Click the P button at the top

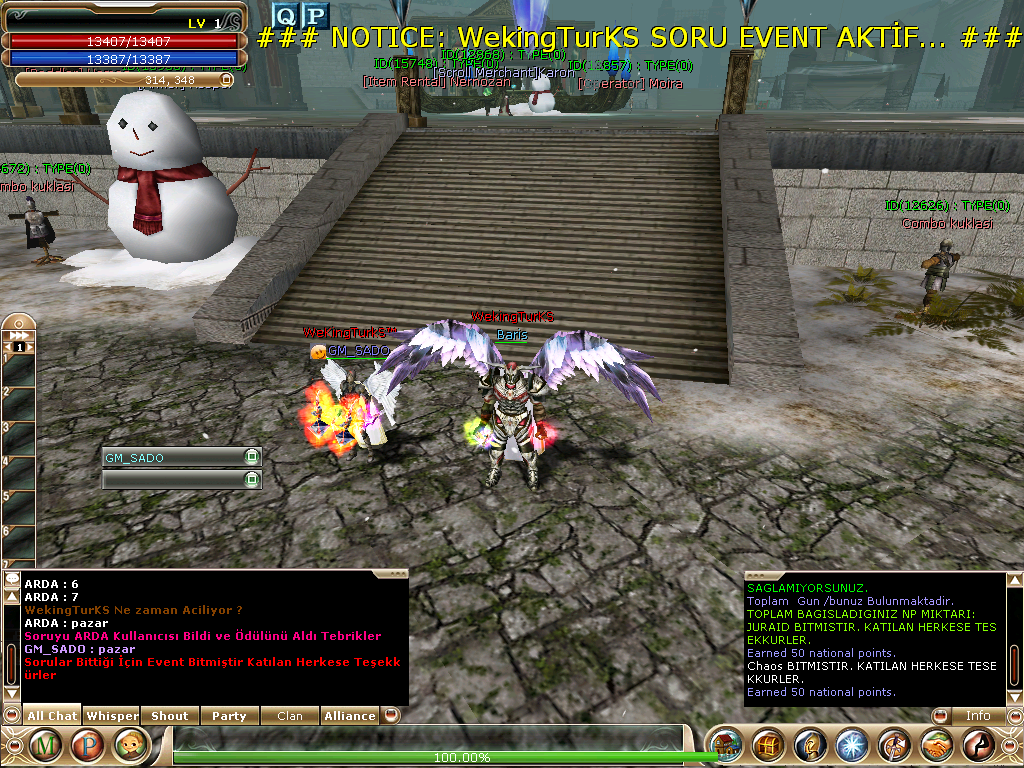315,15
